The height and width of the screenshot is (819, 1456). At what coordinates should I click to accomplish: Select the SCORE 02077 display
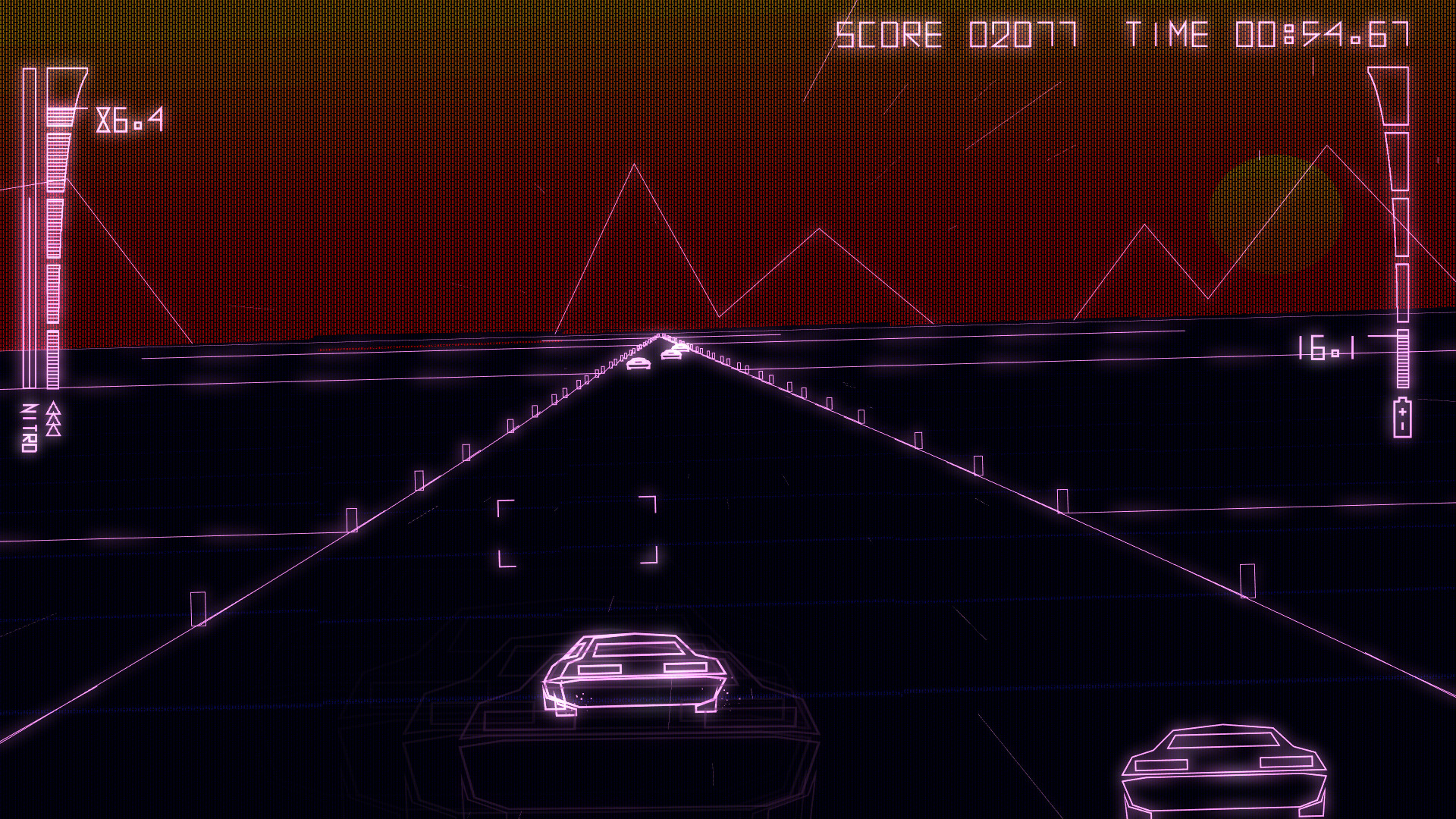(959, 33)
